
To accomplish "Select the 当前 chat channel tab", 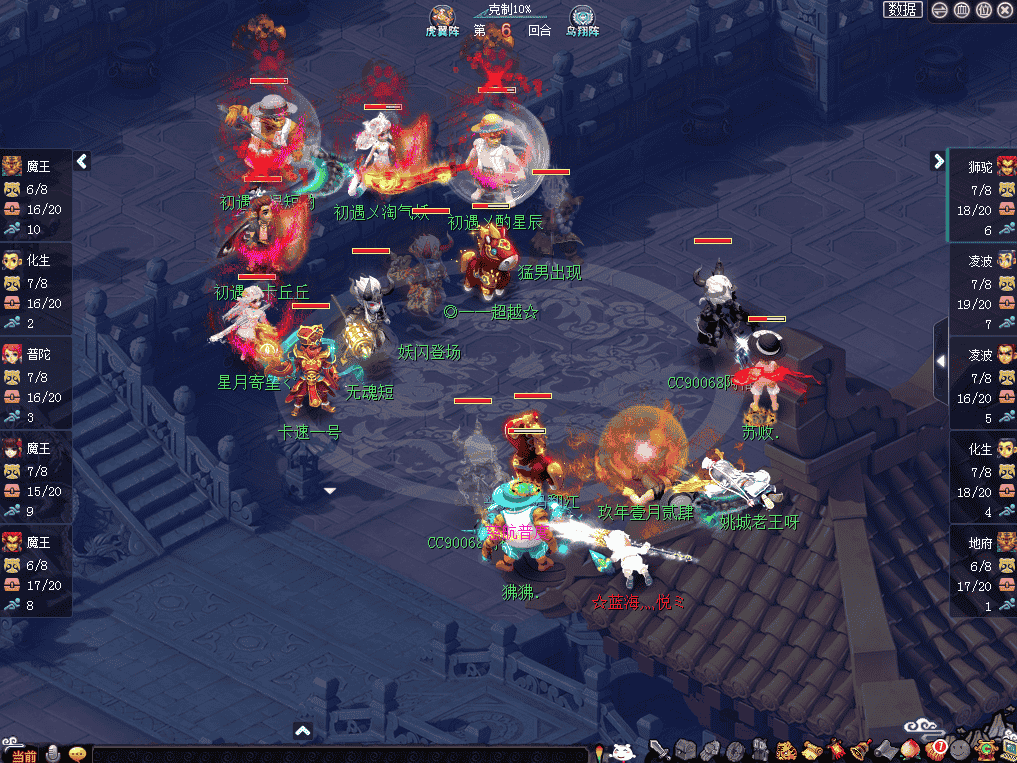I will coord(21,755).
